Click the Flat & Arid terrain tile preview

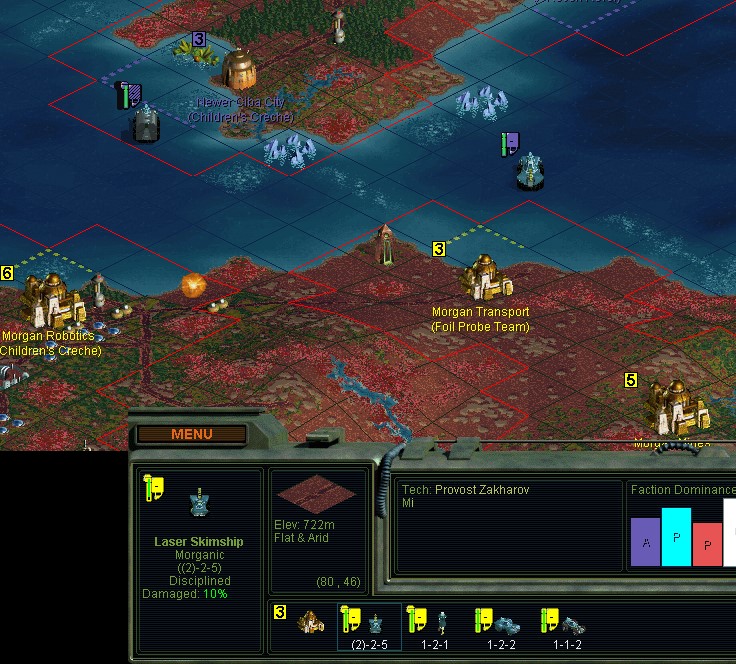pos(316,494)
